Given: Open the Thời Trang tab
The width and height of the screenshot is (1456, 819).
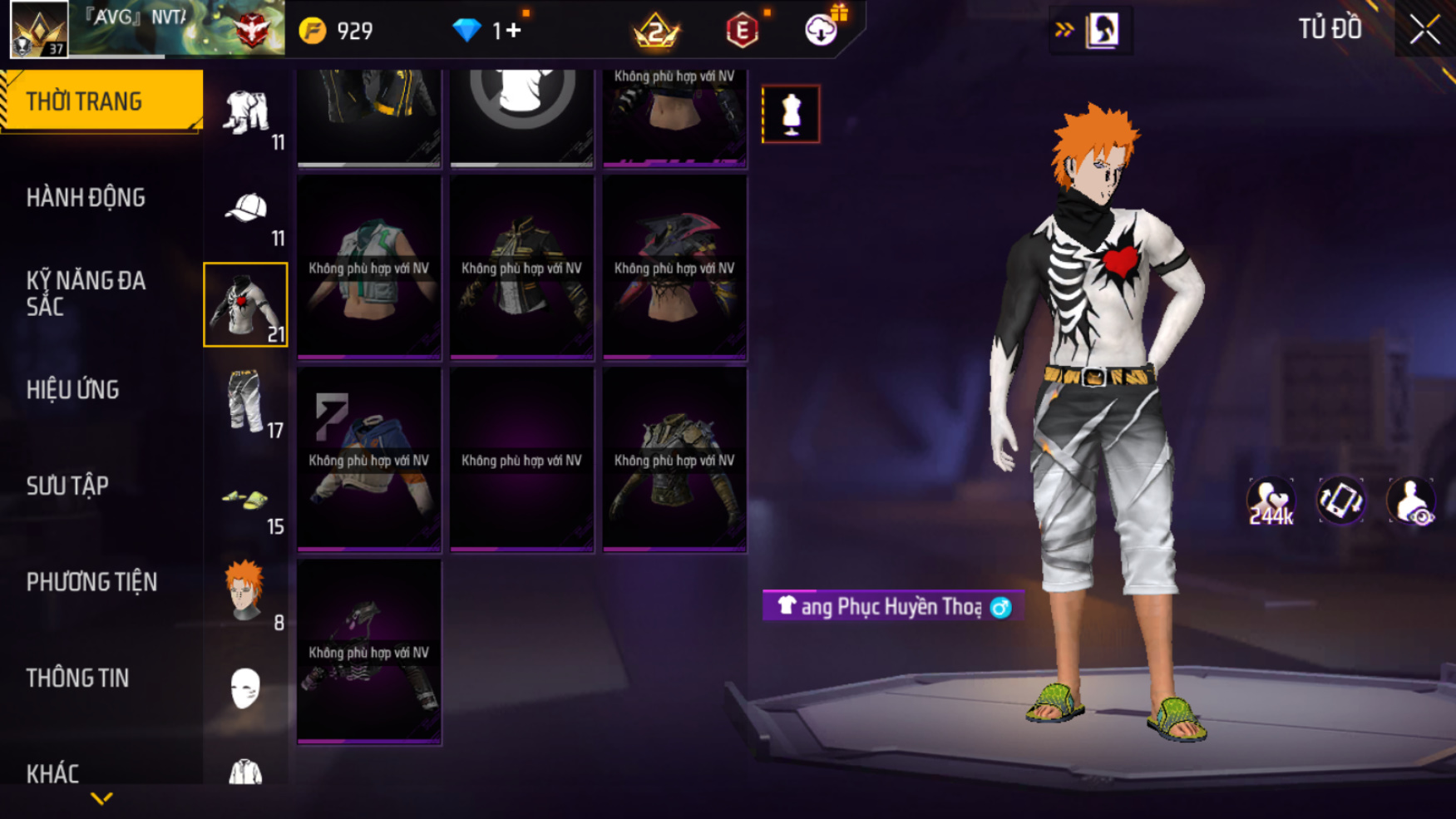Looking at the screenshot, I should (x=101, y=101).
